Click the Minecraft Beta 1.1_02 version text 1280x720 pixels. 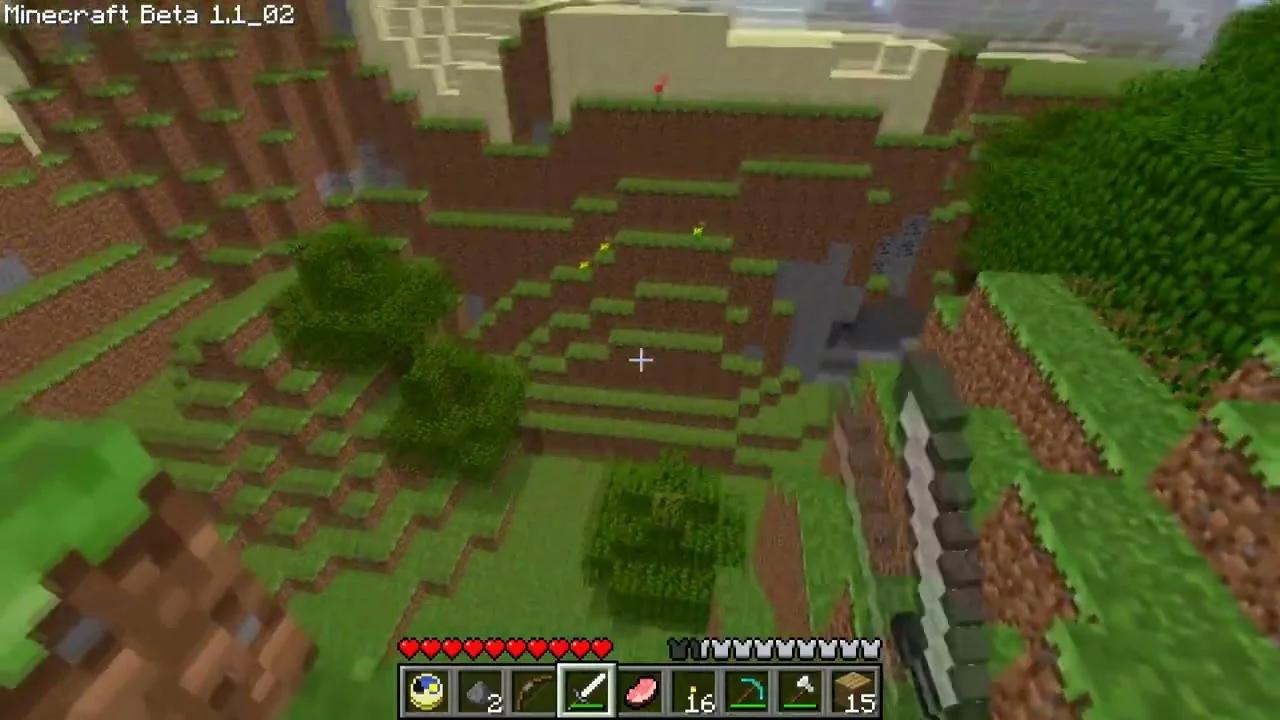[x=148, y=14]
